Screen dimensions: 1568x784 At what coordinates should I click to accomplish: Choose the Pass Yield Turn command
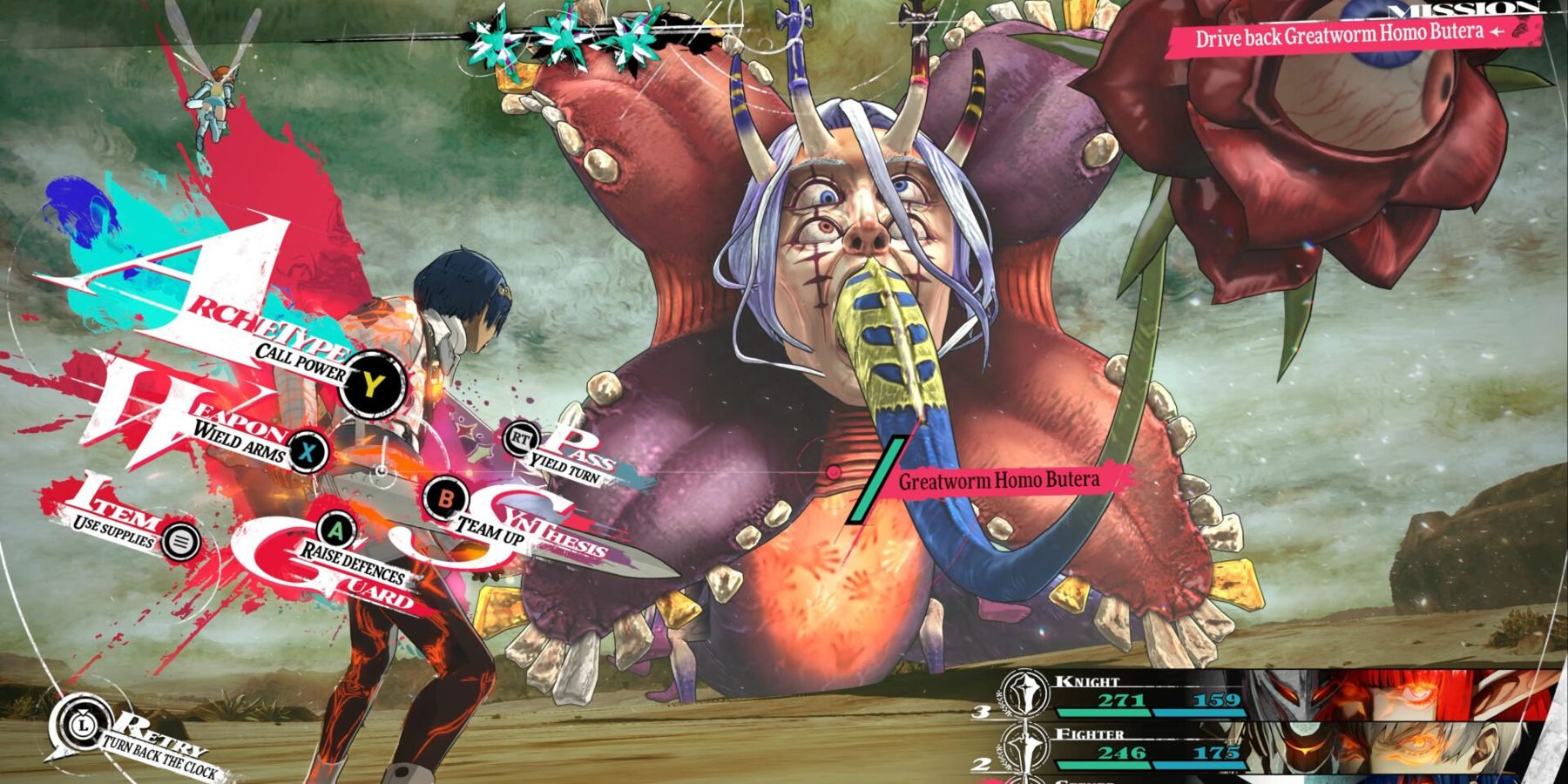[x=520, y=438]
